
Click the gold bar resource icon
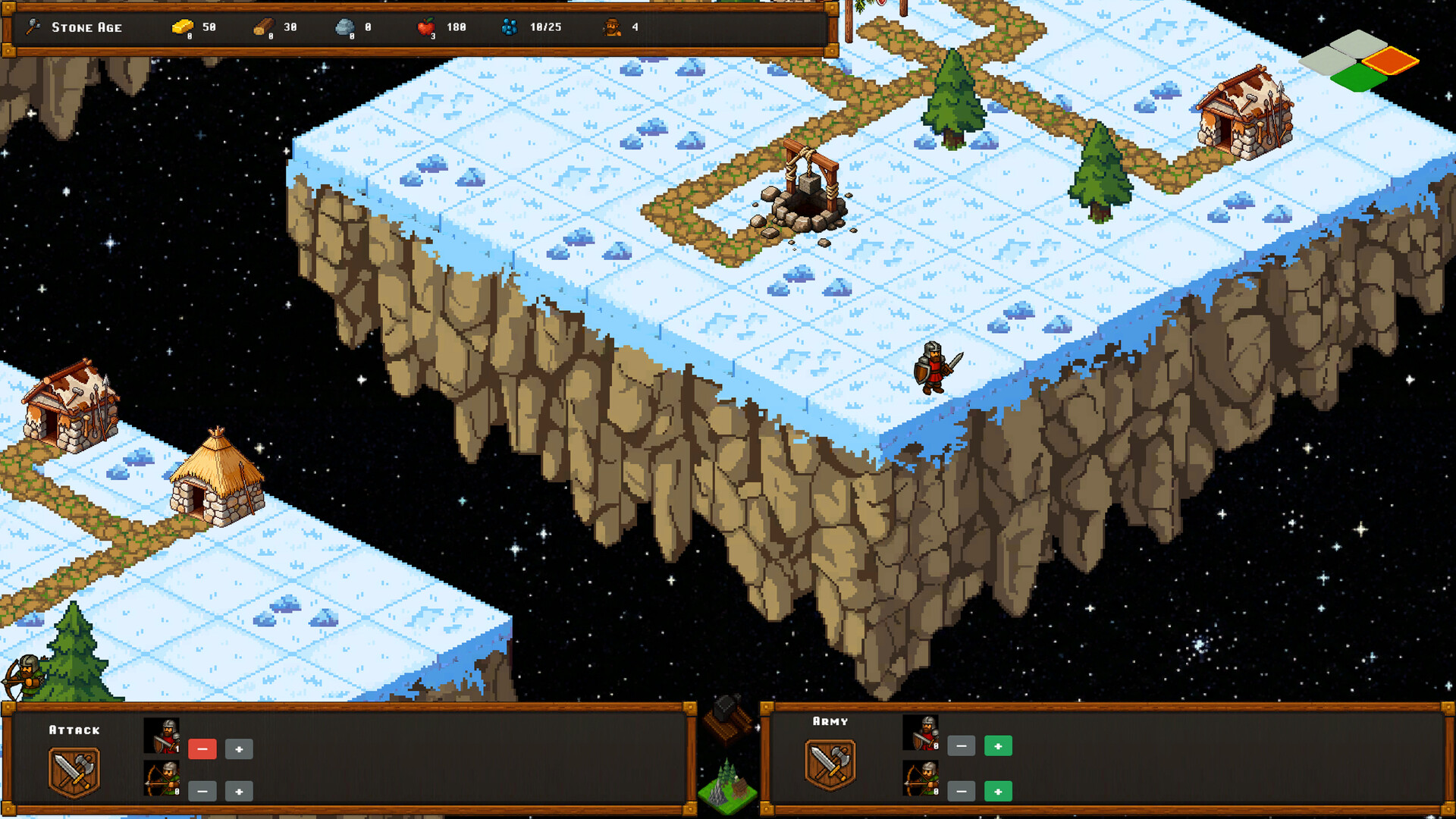(x=182, y=26)
